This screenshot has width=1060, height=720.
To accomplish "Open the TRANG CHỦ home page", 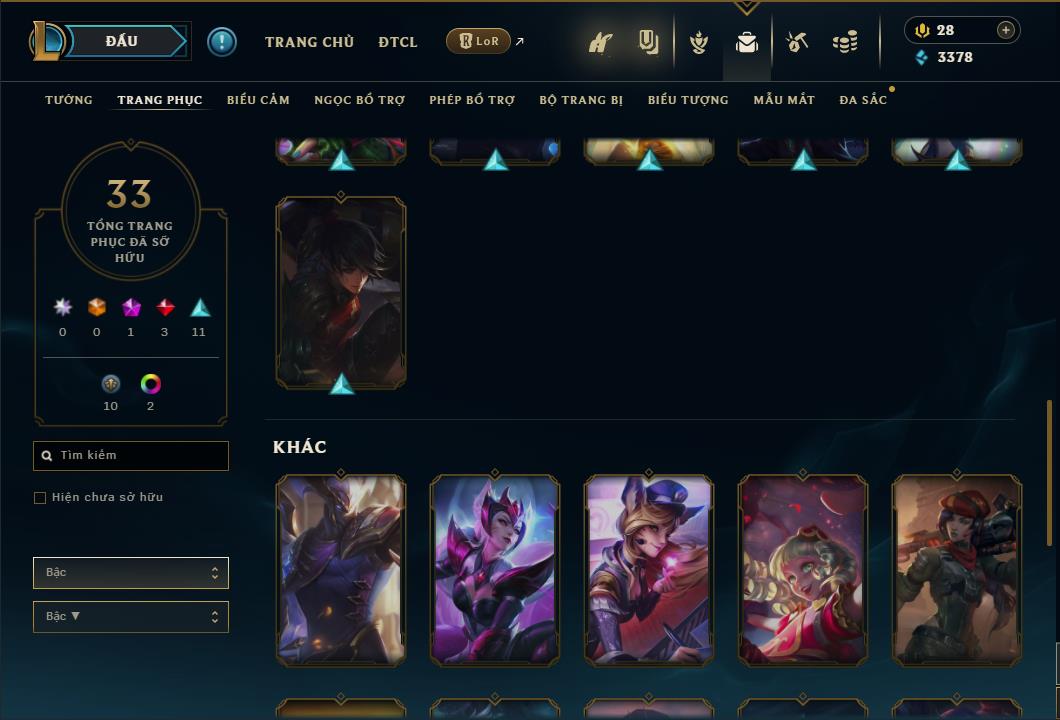I will pyautogui.click(x=309, y=42).
